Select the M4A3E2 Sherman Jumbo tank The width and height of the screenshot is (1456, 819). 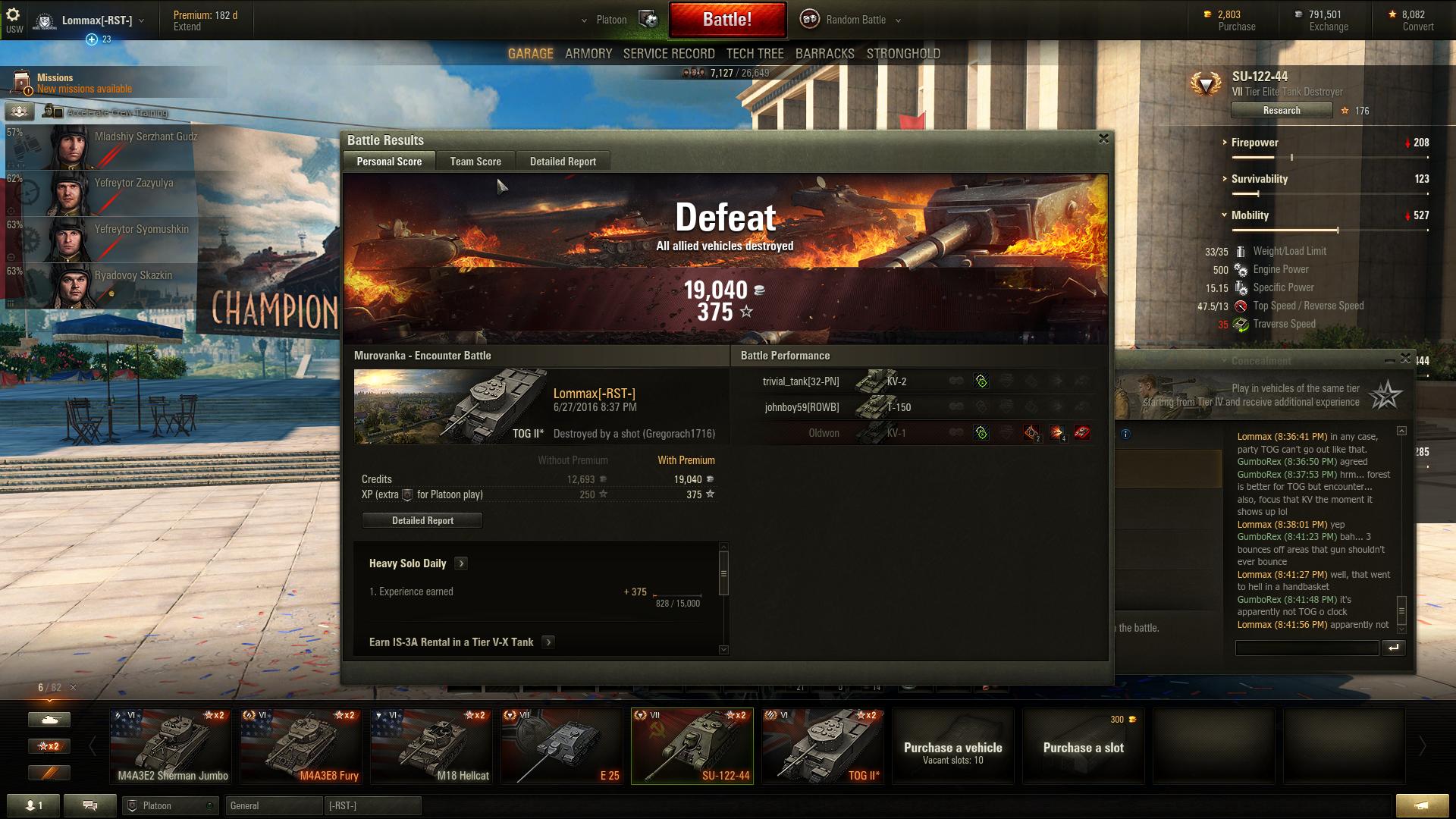[x=173, y=746]
